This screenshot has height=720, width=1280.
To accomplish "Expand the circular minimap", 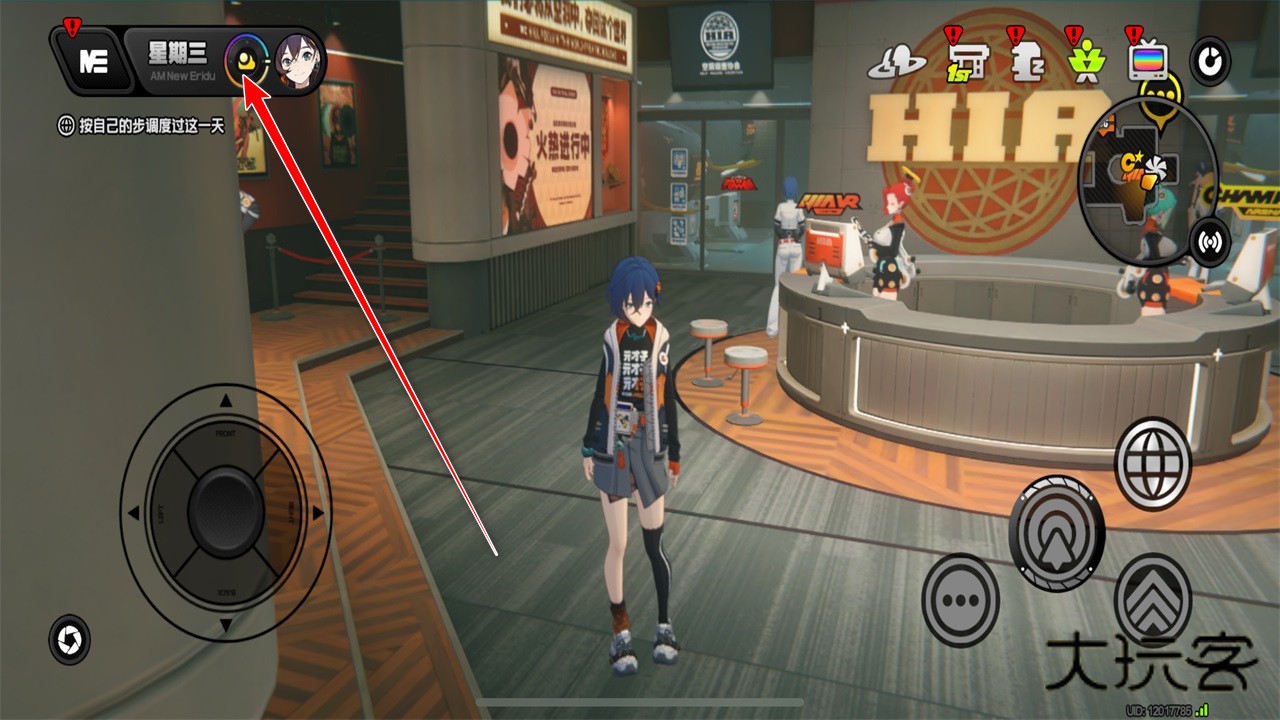I will coord(1146,182).
